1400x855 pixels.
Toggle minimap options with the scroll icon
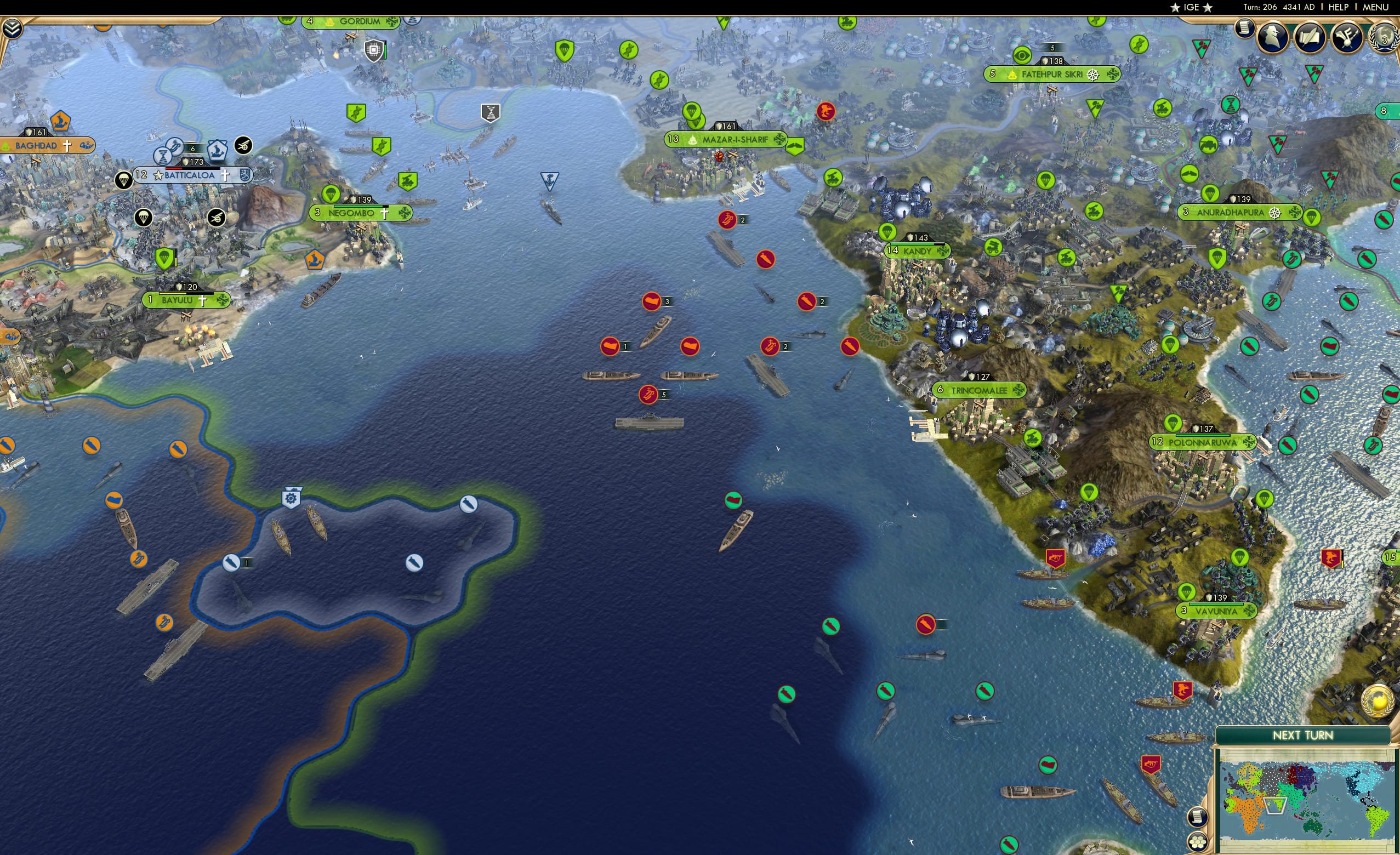(1197, 818)
